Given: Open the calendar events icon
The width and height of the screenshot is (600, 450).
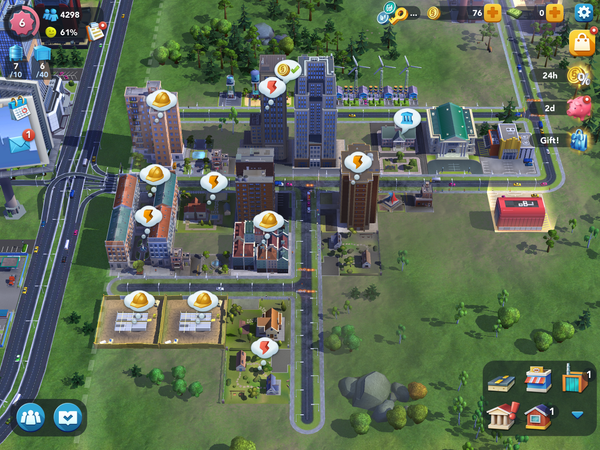Looking at the screenshot, I should coord(19,107).
